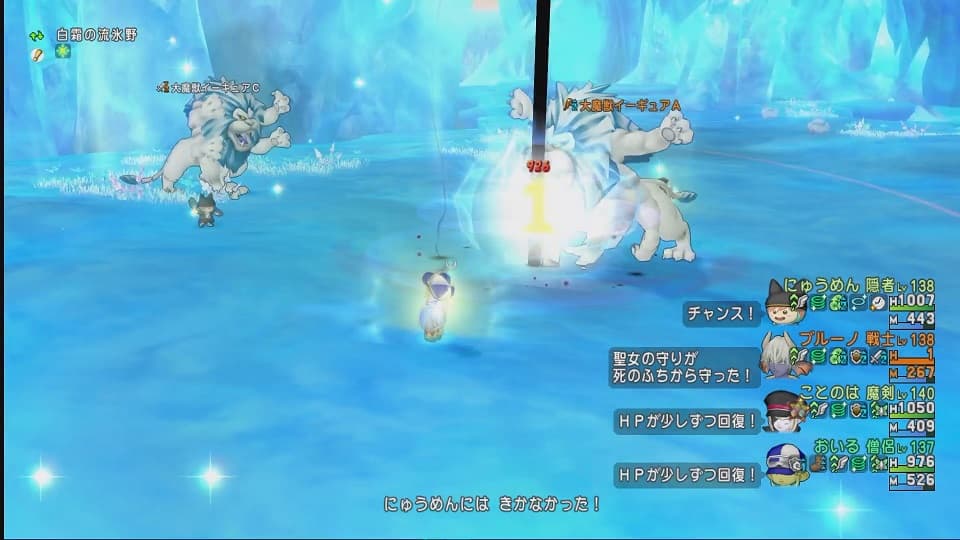
Task: Click the green snowflake status icon
Action: (x=63, y=52)
